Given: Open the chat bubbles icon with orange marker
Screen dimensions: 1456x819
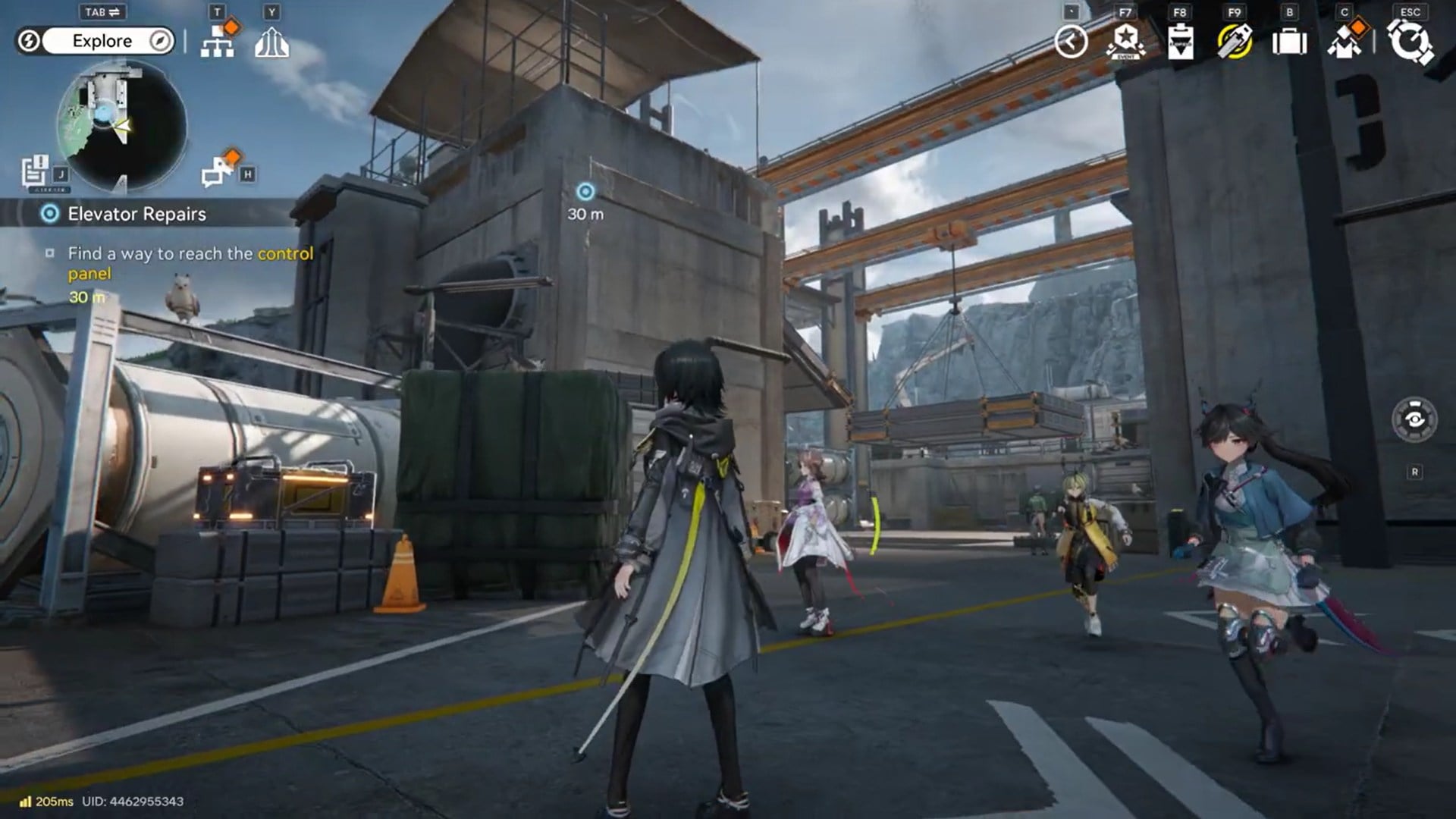Looking at the screenshot, I should (219, 170).
